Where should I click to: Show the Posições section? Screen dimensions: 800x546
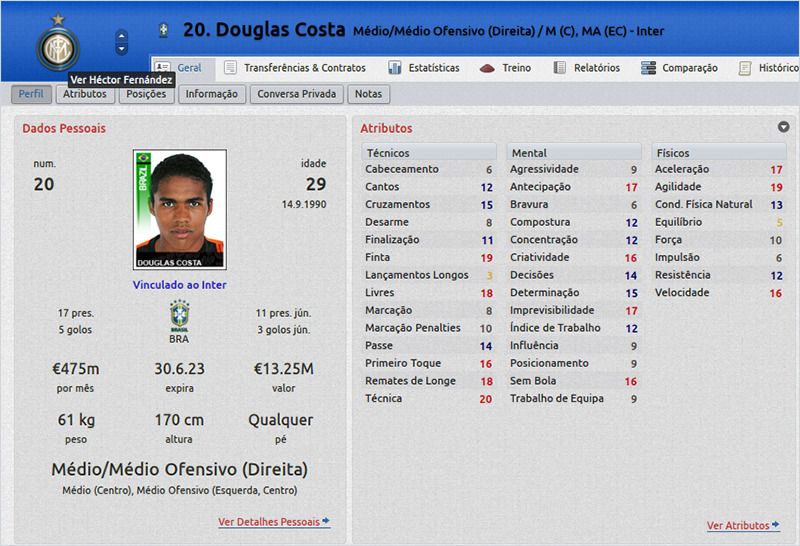click(x=146, y=94)
